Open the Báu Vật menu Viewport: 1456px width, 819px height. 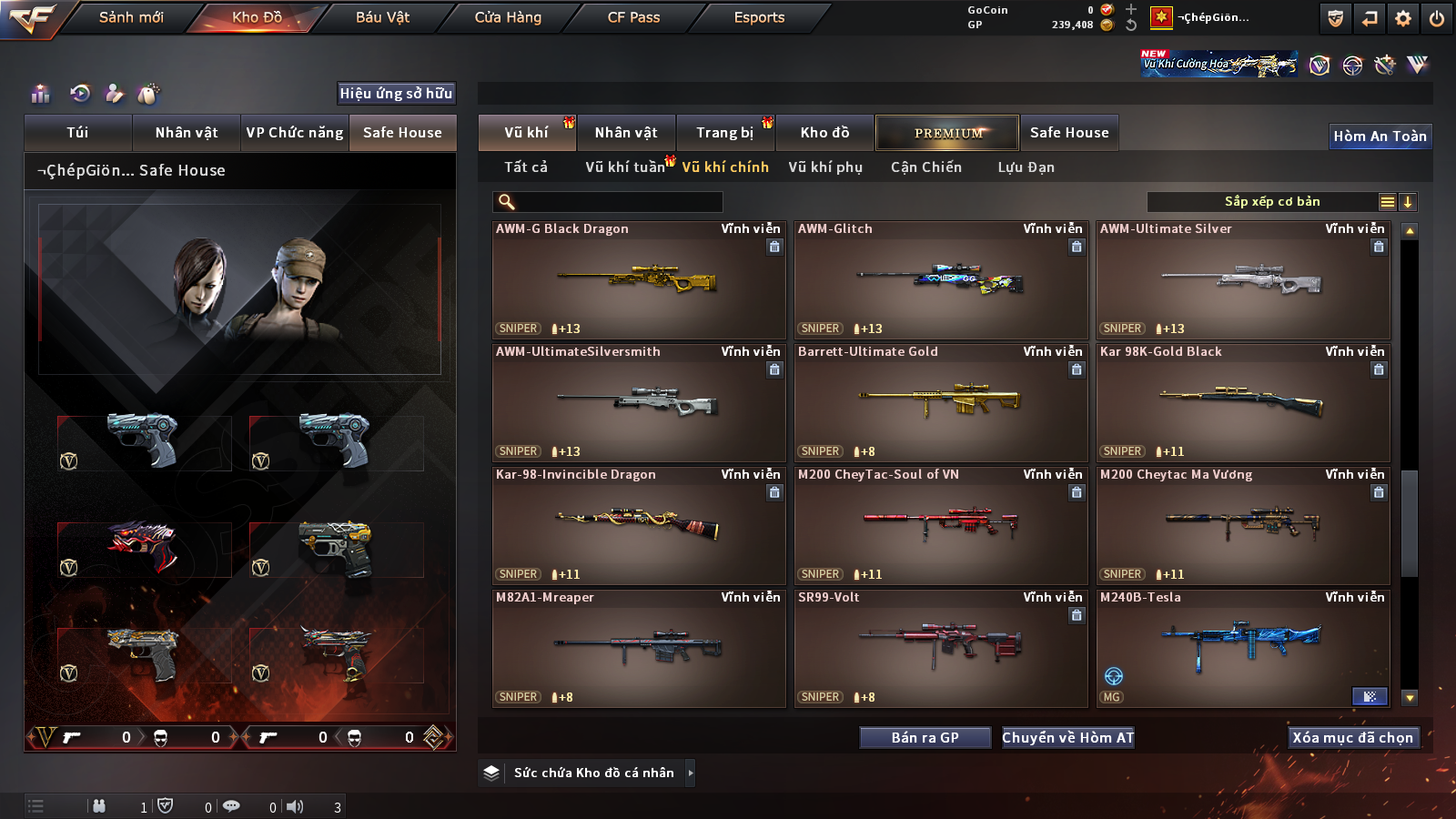coord(382,17)
